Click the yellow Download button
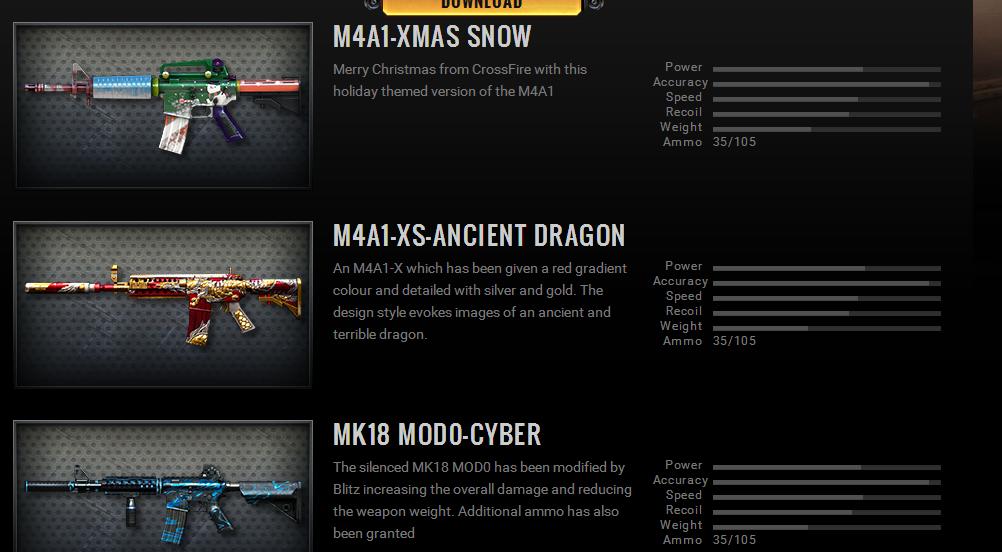The width and height of the screenshot is (1002, 552). coord(482,6)
